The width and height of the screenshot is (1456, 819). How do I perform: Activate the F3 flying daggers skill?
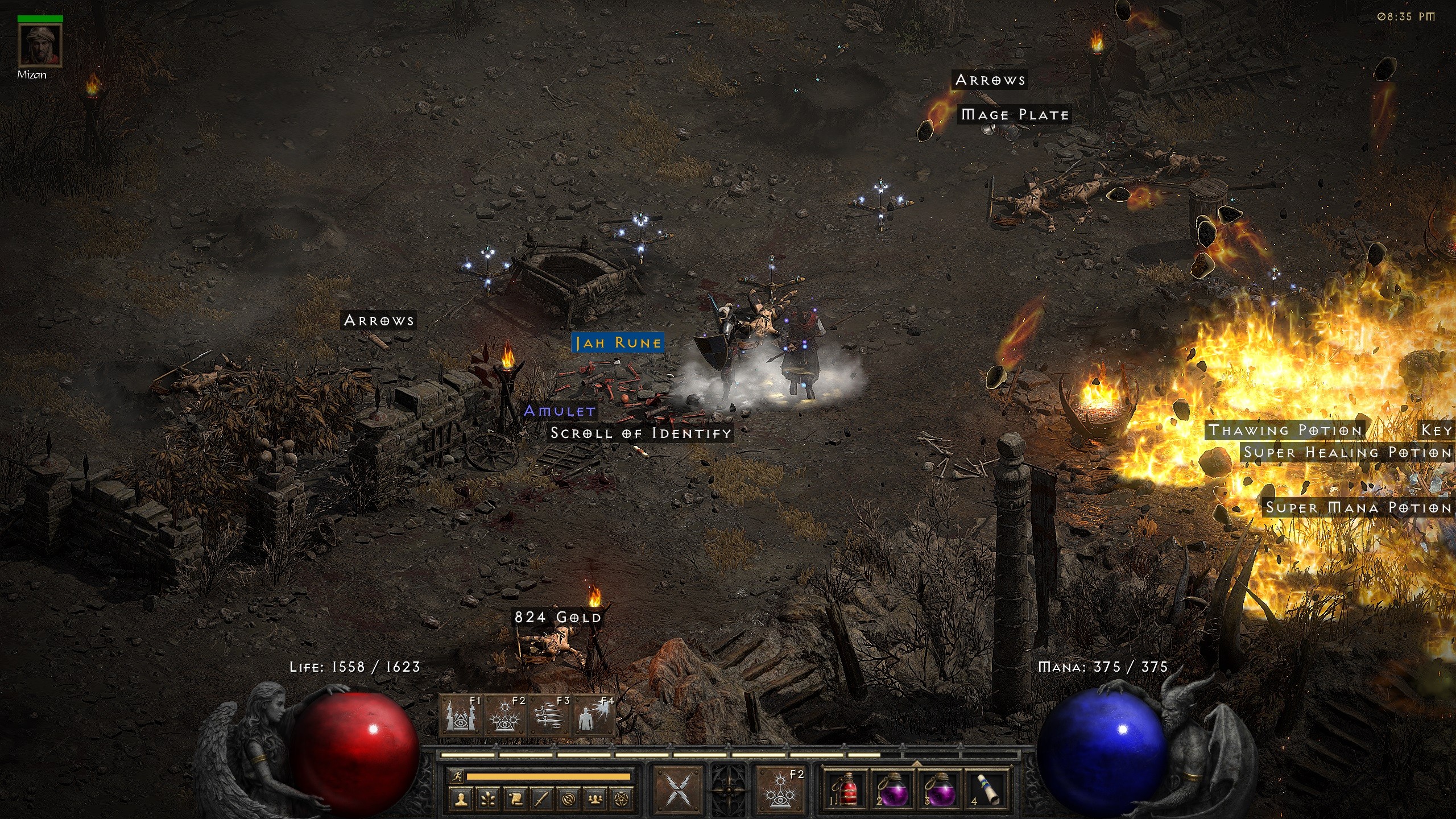pos(550,716)
